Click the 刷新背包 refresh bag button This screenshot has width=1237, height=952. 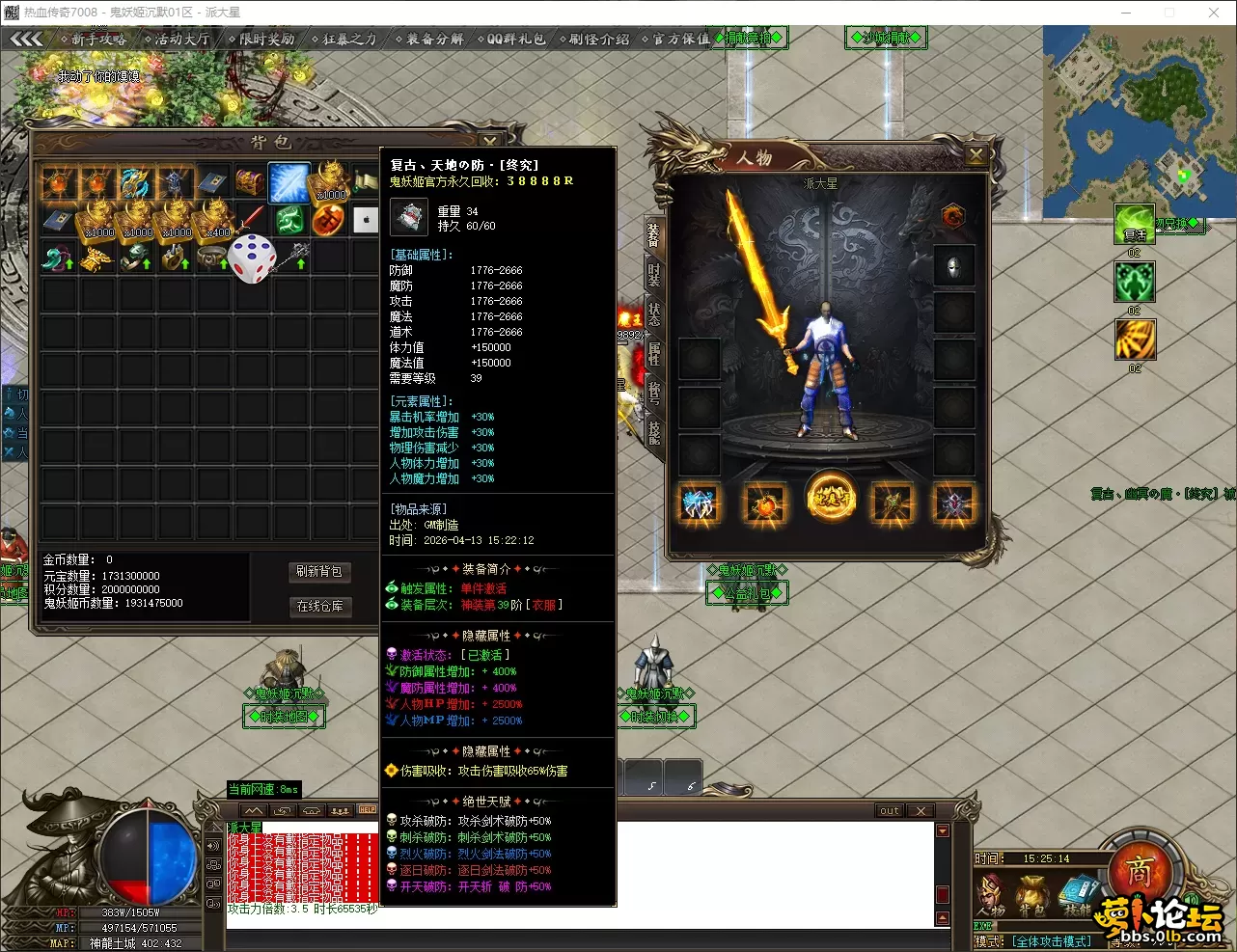tap(319, 572)
